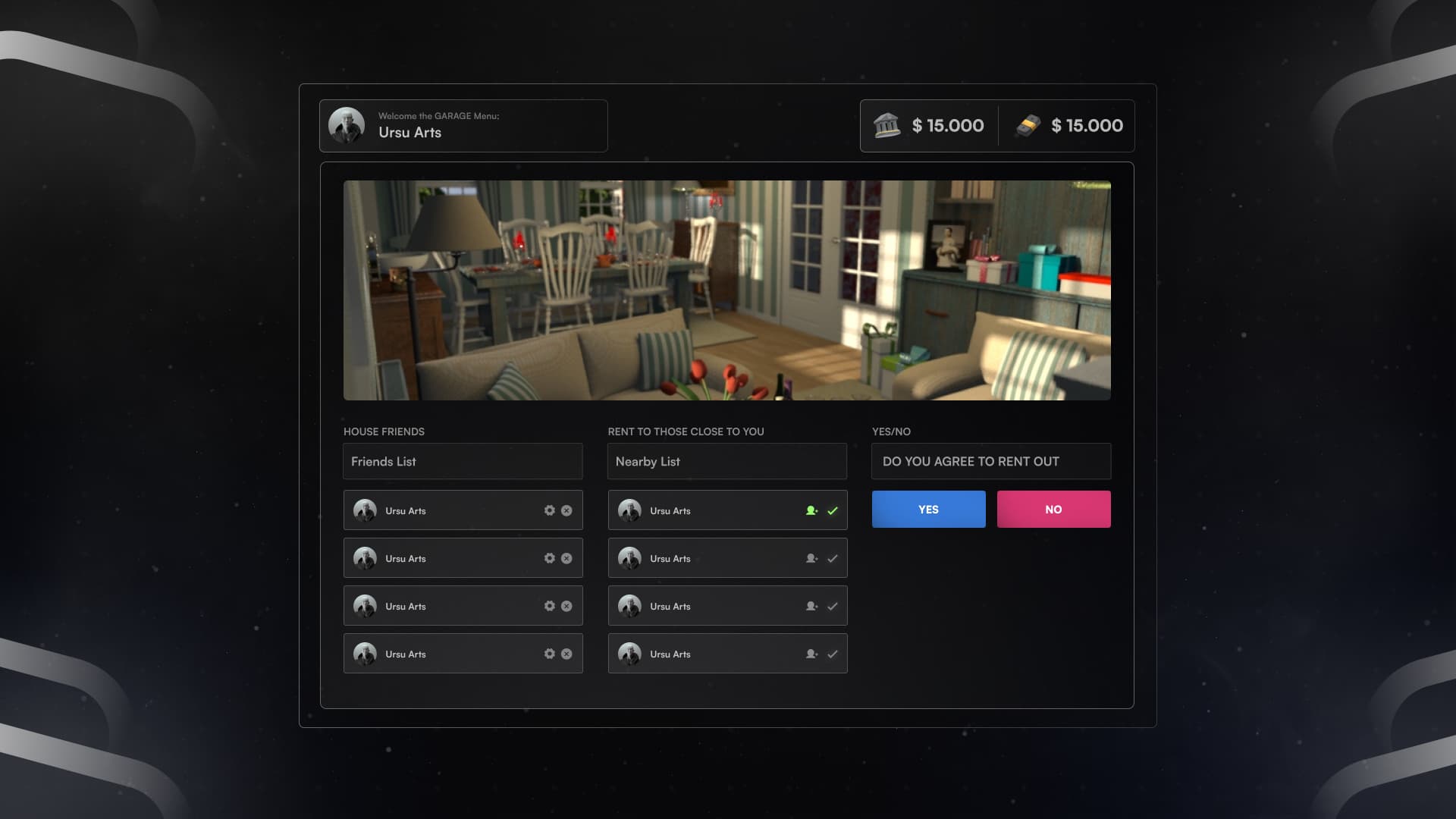Toggle the green checkmark on first nearby entry
The image size is (1456, 819).
[833, 510]
